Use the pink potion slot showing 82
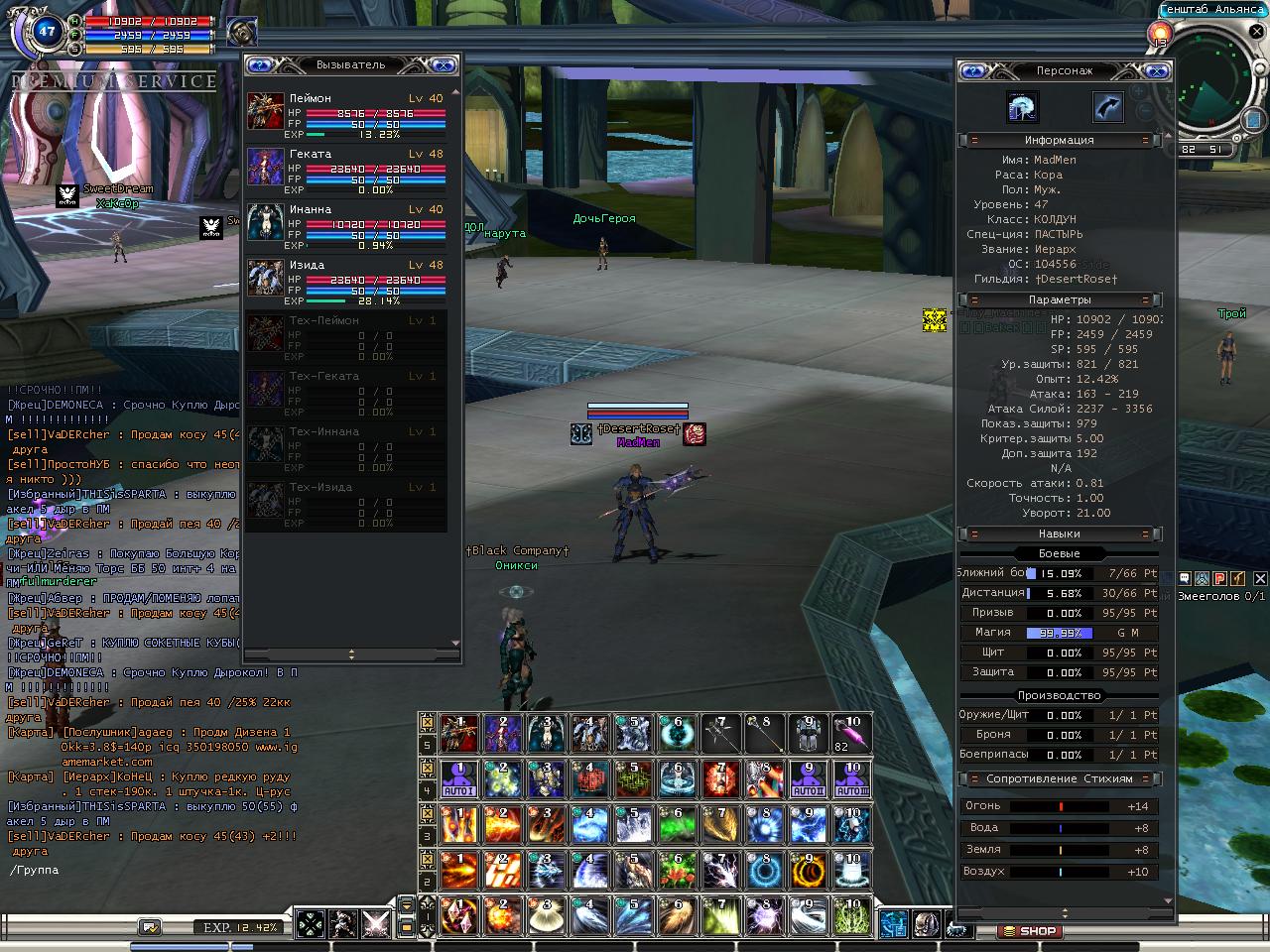The height and width of the screenshot is (952, 1270). point(851,734)
